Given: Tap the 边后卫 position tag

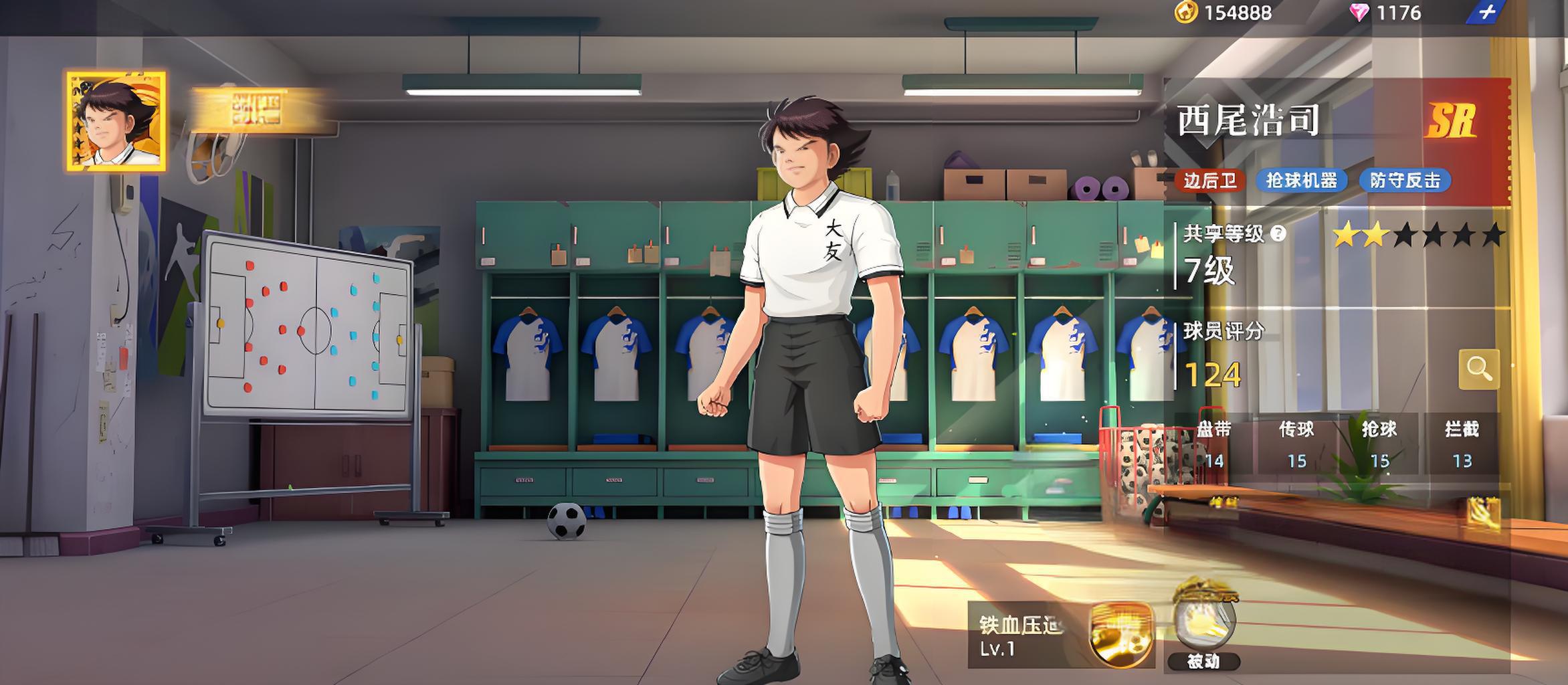Looking at the screenshot, I should pyautogui.click(x=1210, y=181).
